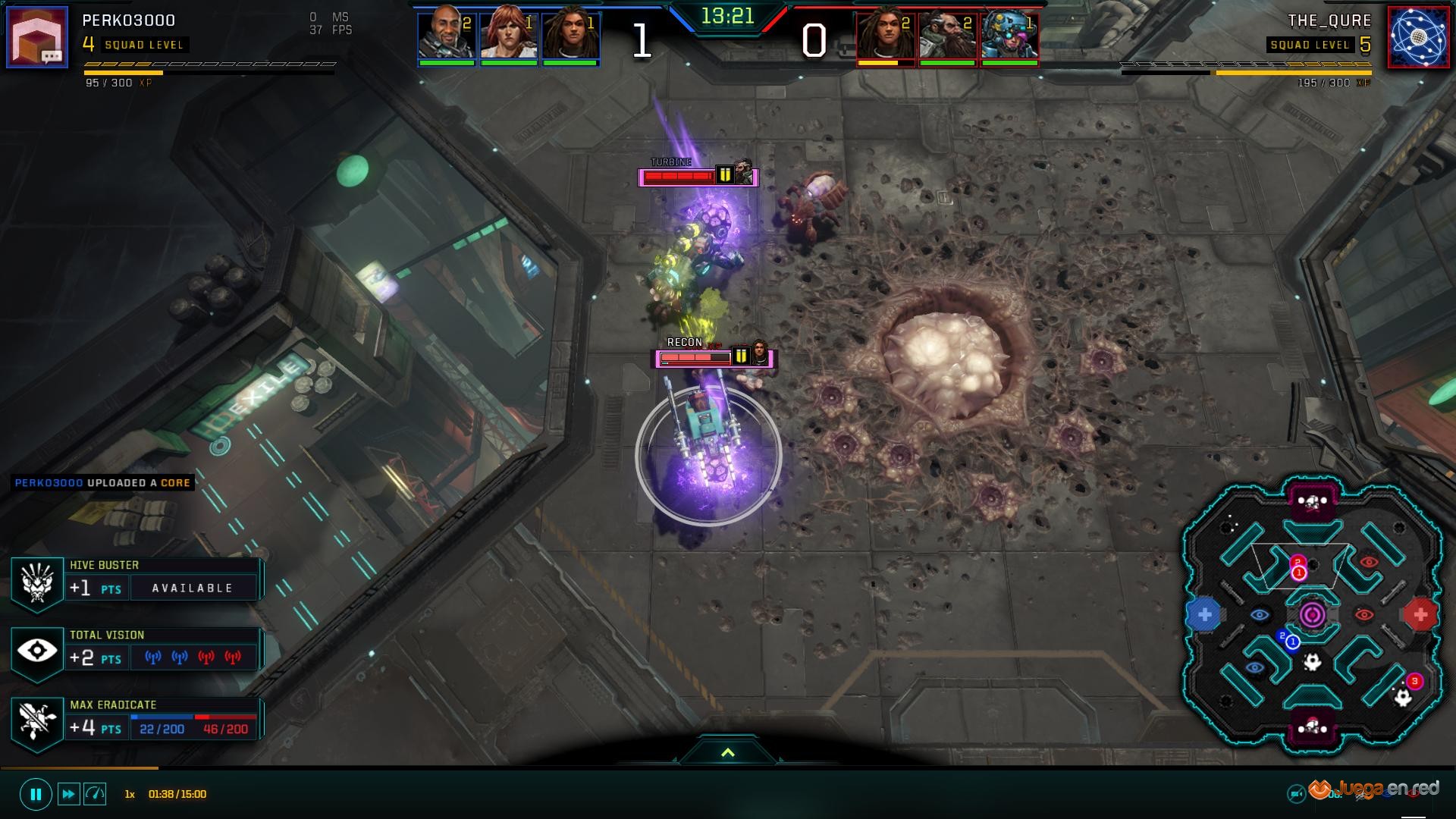The height and width of the screenshot is (819, 1456).
Task: Fast-forward the replay
Action: pos(68,794)
